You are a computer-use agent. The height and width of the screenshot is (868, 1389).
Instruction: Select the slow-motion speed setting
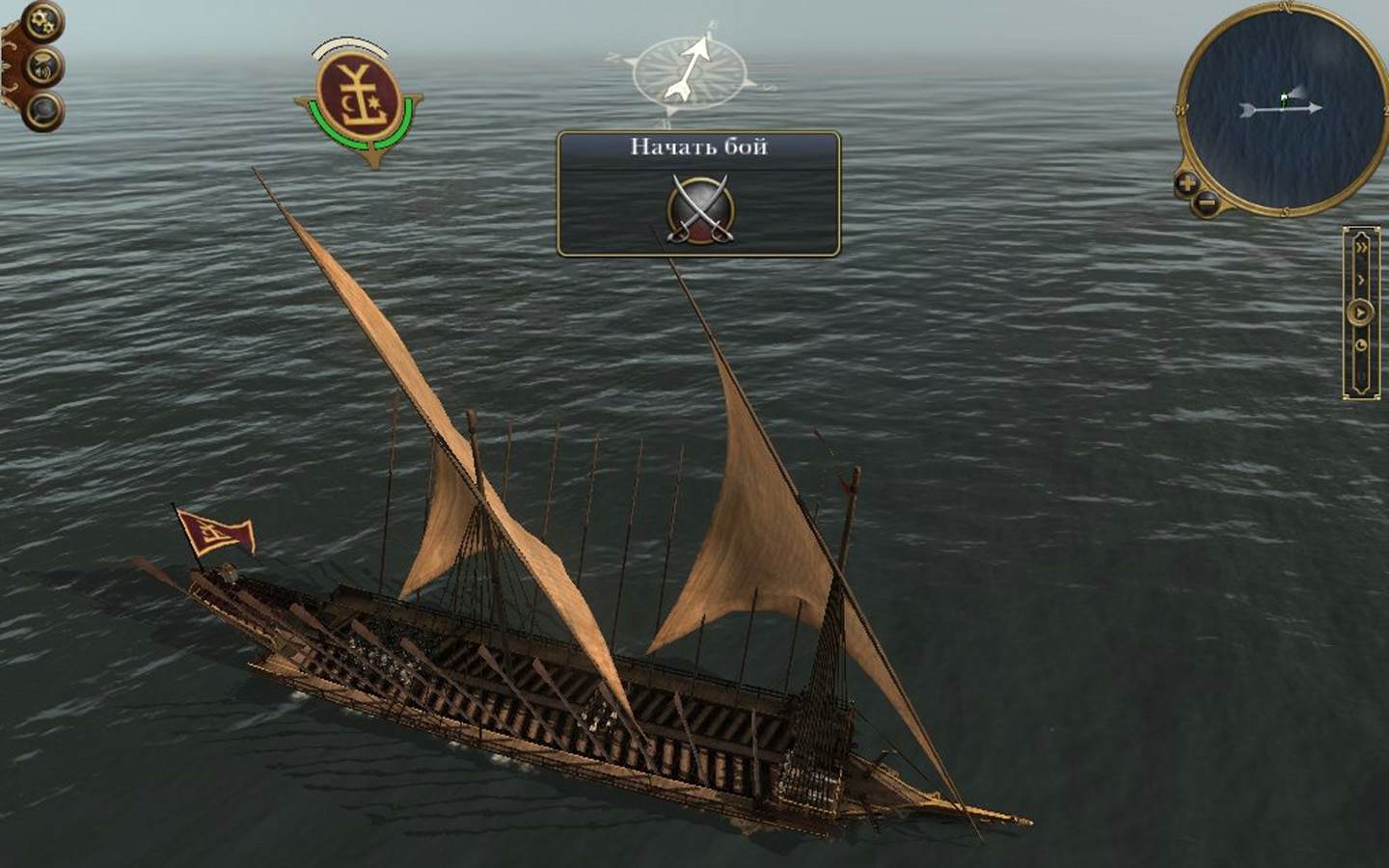(x=1361, y=344)
